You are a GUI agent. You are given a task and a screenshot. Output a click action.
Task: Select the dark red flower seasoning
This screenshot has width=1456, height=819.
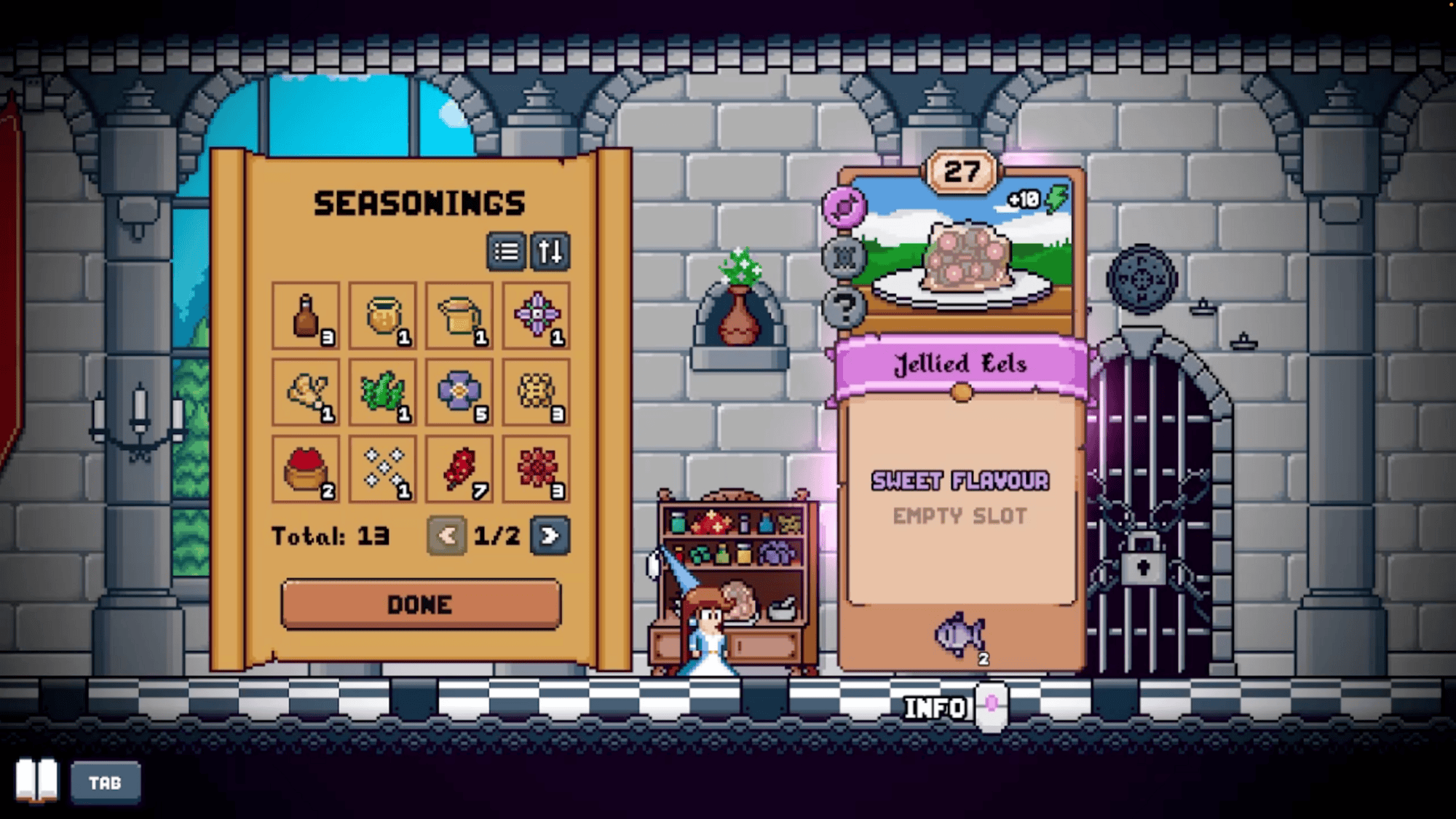pyautogui.click(x=537, y=470)
